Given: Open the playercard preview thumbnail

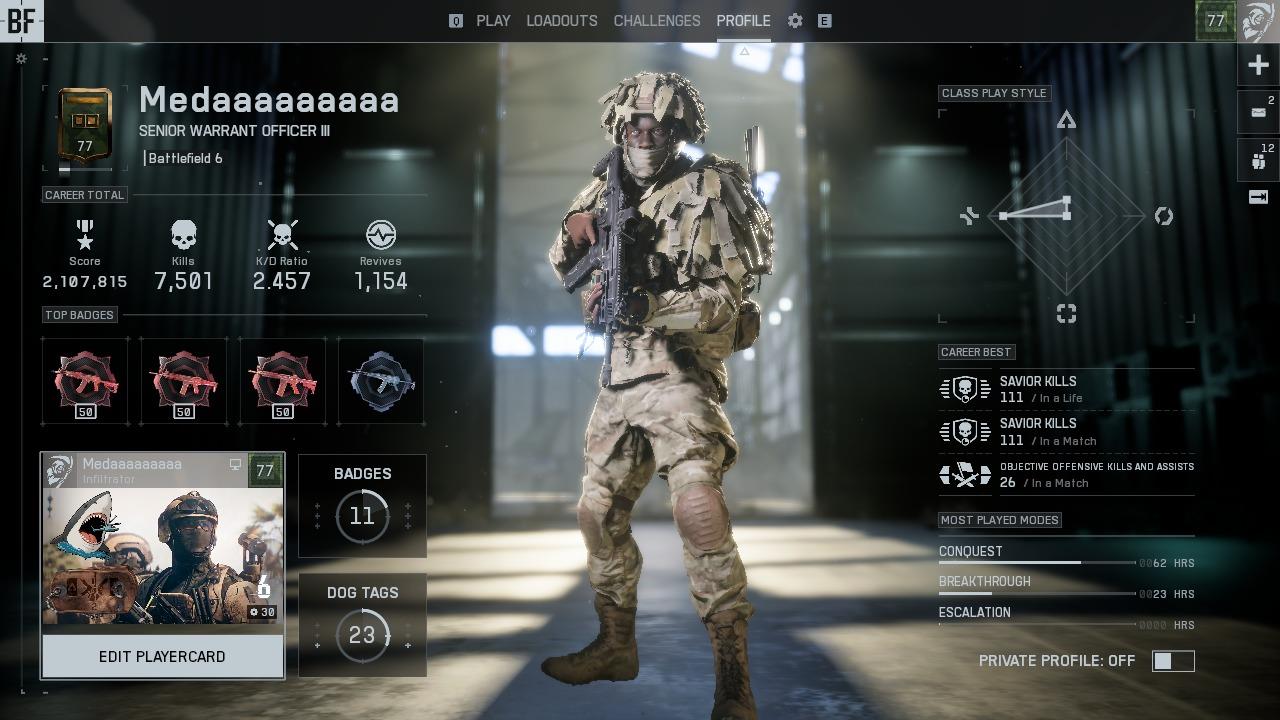Looking at the screenshot, I should pos(162,553).
